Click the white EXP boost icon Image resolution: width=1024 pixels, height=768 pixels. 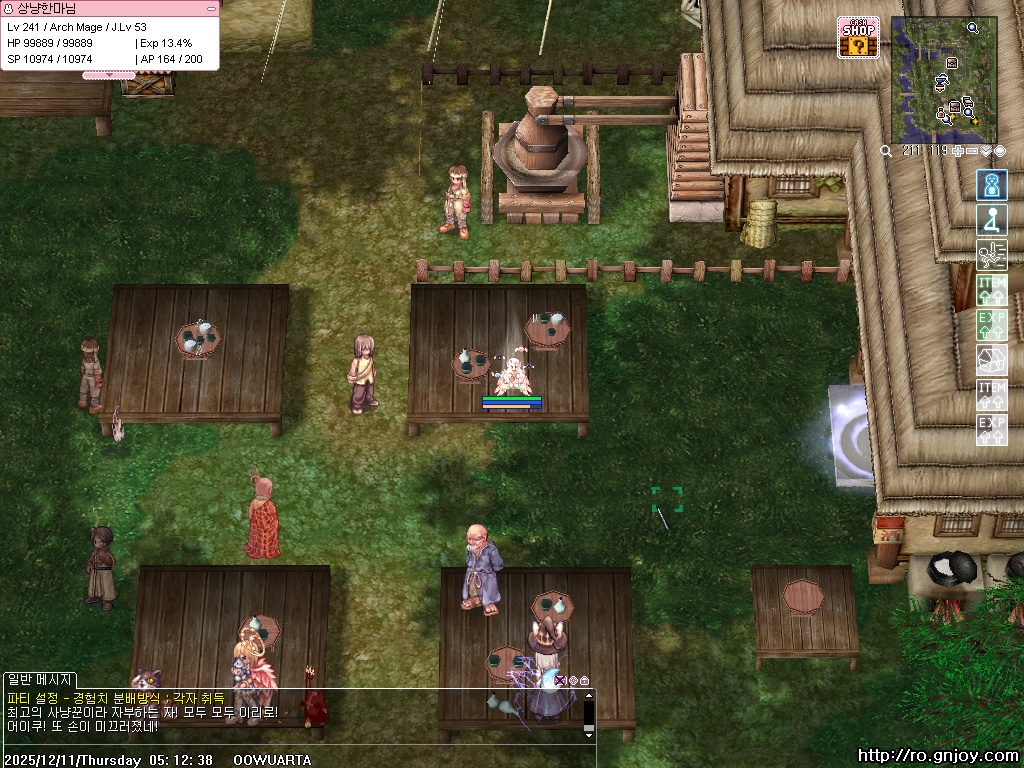tap(992, 430)
